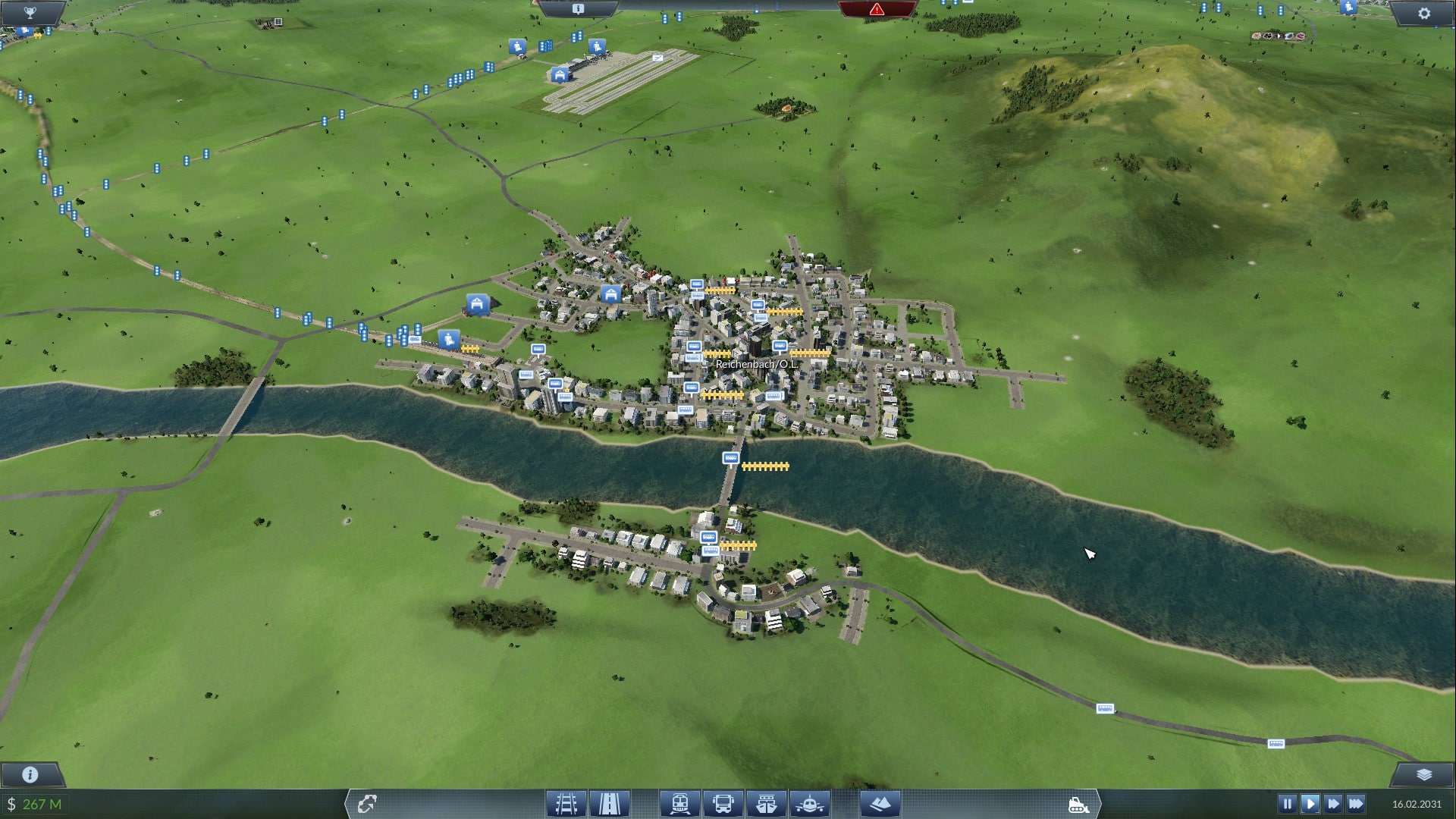Open the info panel button

[30, 774]
